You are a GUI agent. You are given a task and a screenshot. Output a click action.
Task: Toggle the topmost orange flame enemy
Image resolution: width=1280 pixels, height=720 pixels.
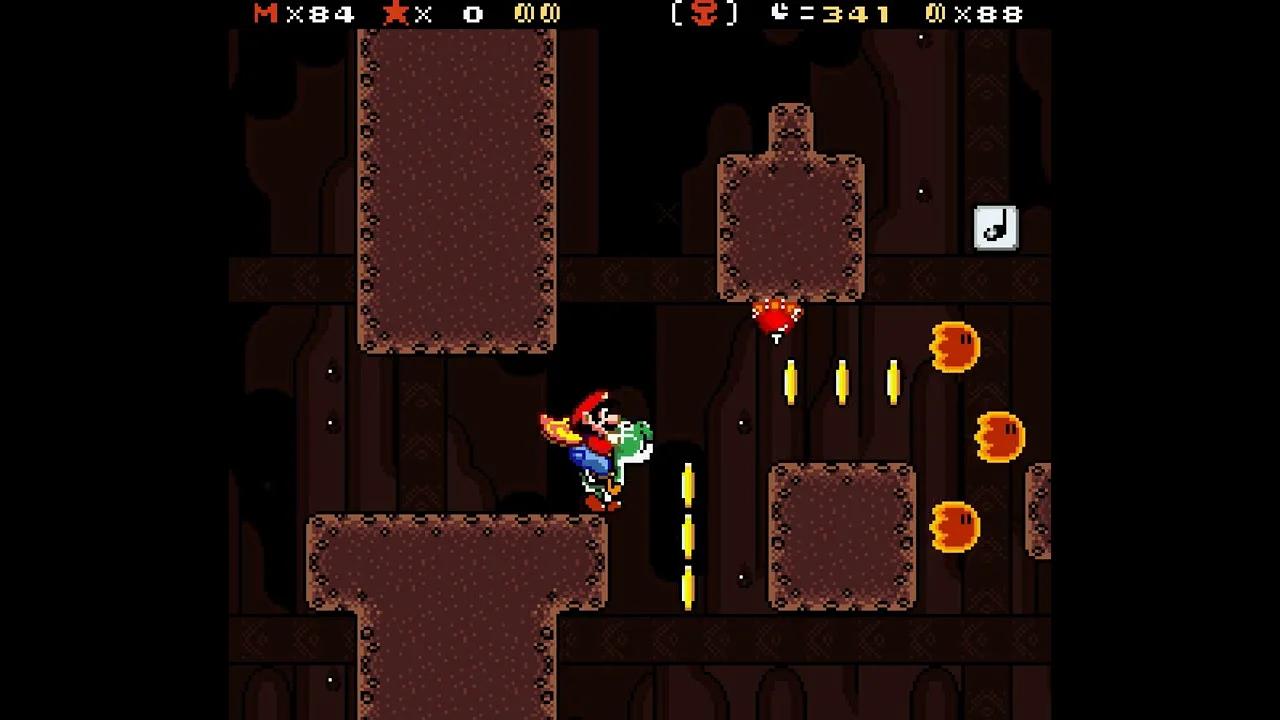point(955,346)
